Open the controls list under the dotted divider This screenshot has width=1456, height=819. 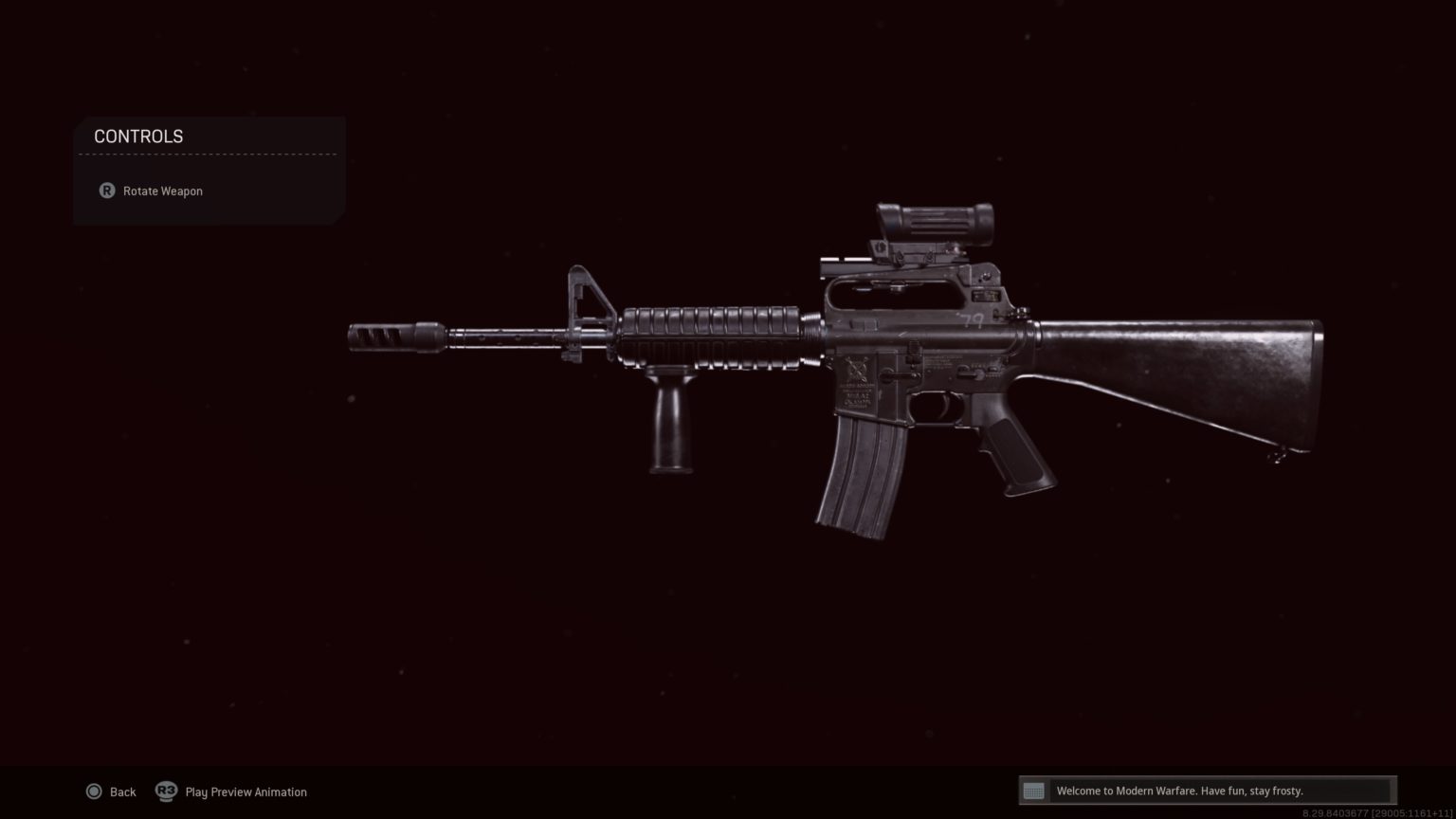[x=162, y=191]
